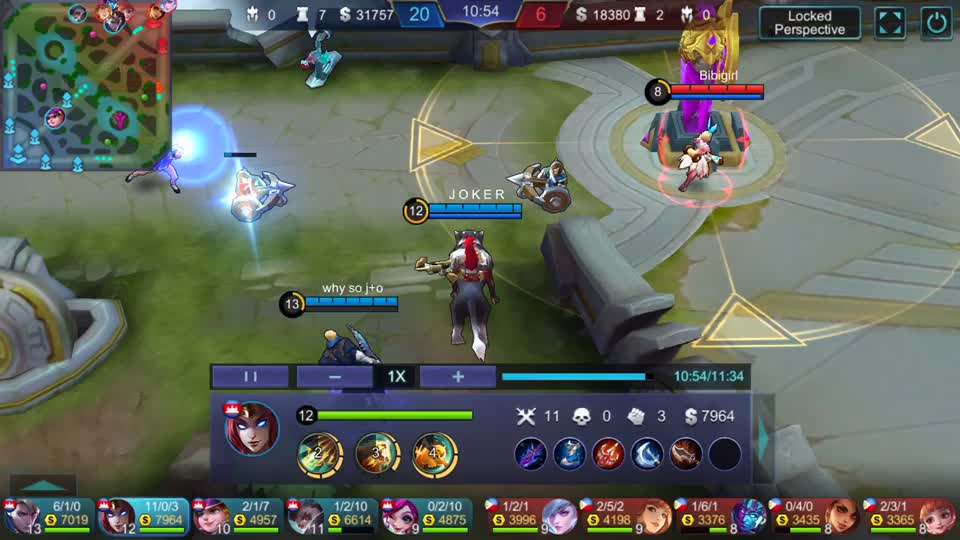Toggle the Locked Perspective button

pos(809,23)
